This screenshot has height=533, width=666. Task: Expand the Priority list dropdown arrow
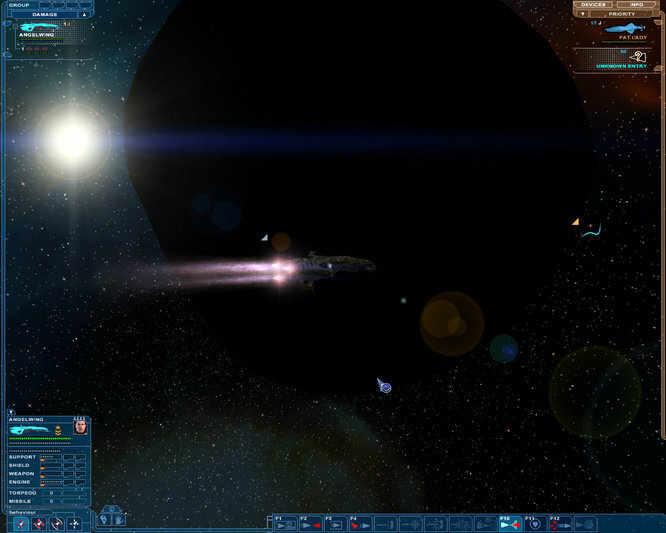click(583, 14)
